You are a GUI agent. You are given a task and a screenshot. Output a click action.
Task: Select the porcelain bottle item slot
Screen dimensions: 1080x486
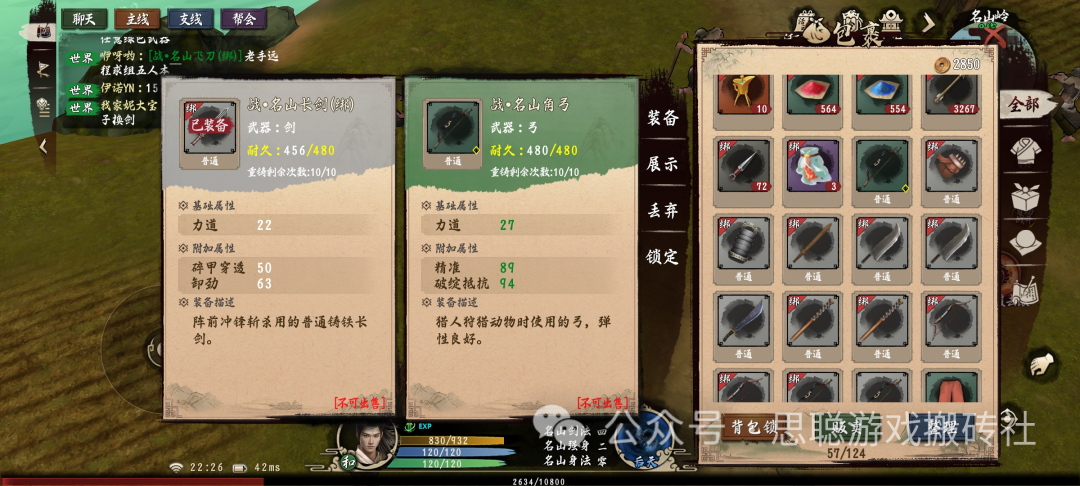[812, 166]
